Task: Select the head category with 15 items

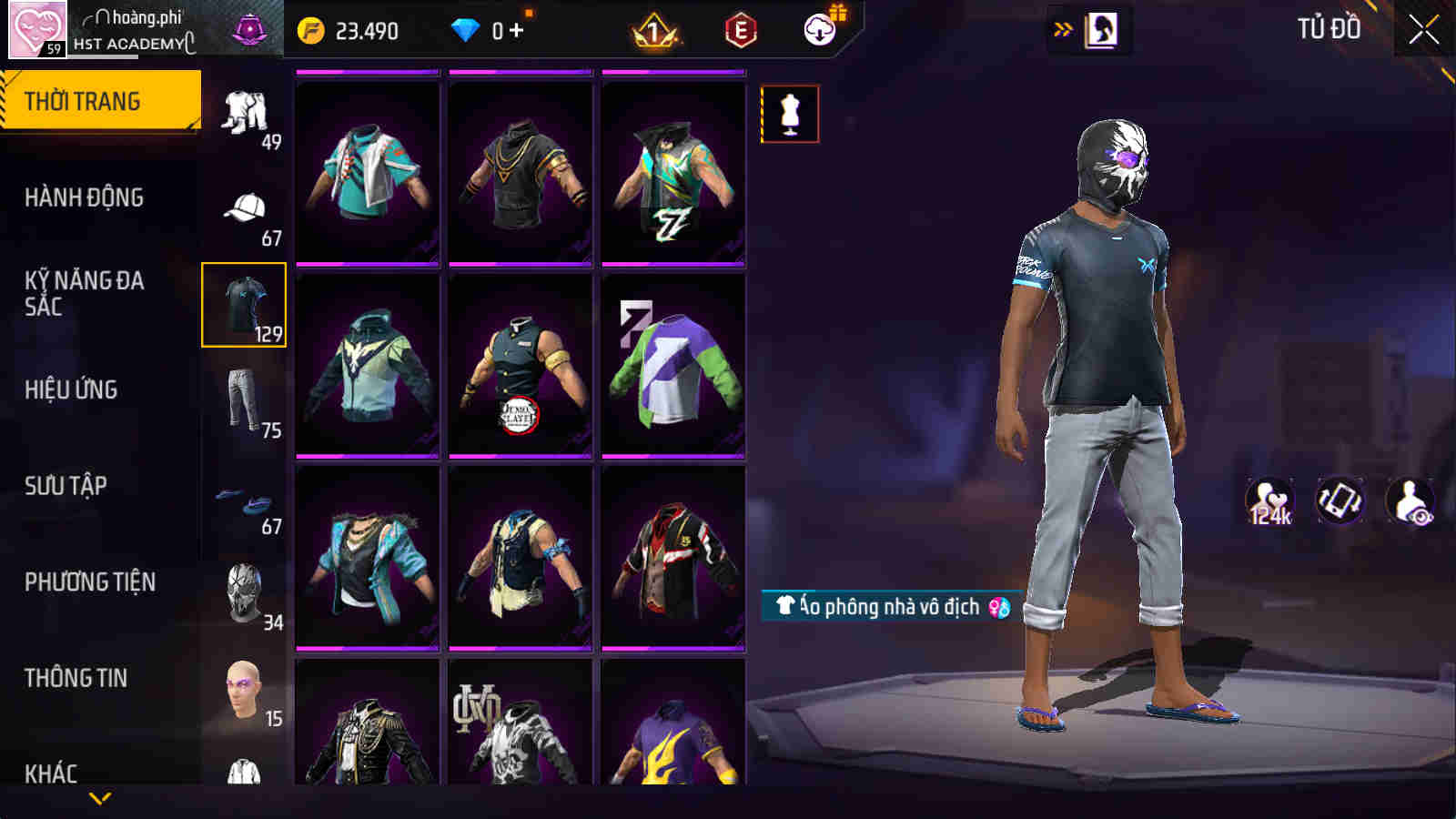Action: click(x=244, y=689)
